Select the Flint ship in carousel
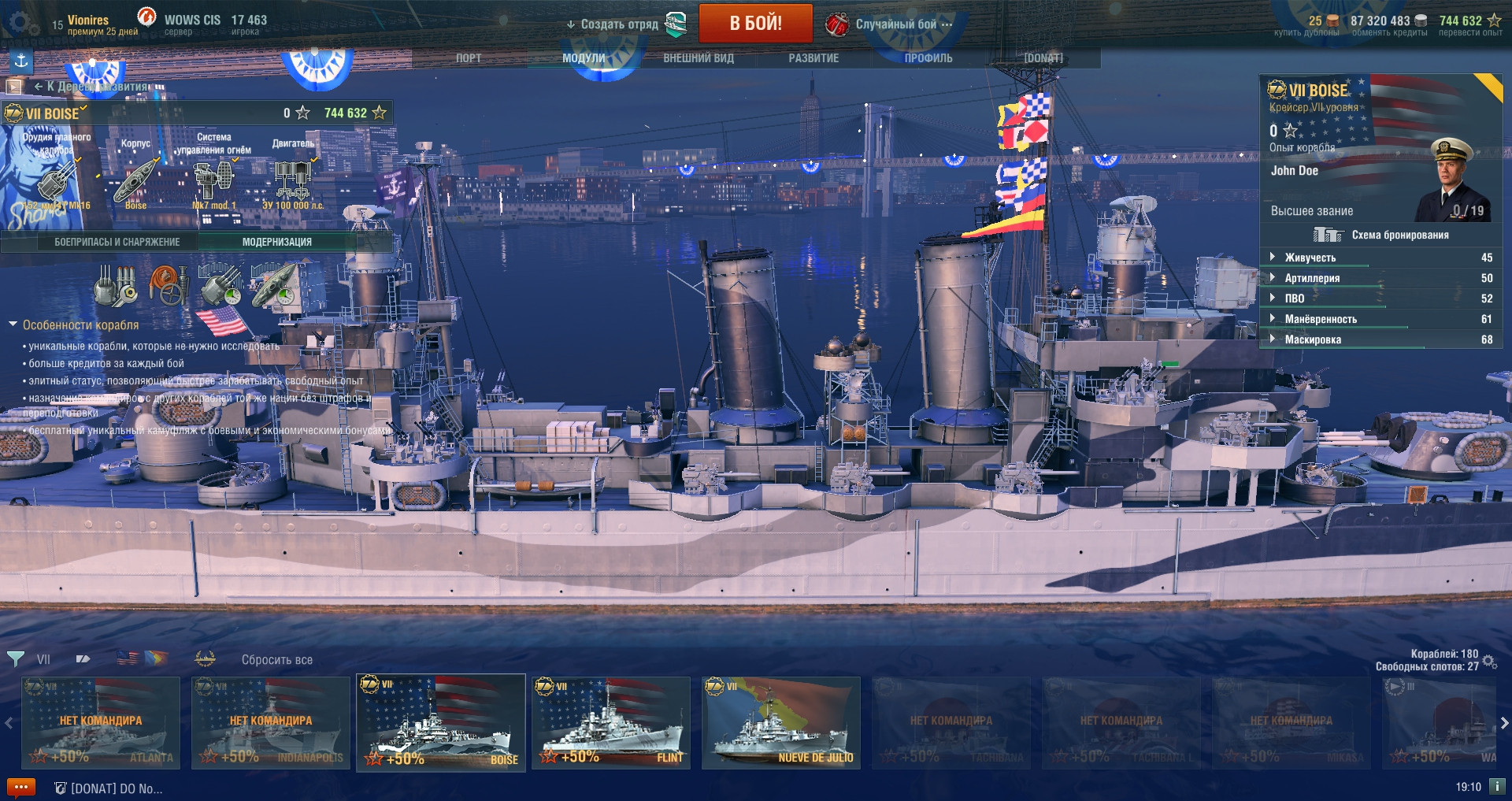 611,722
